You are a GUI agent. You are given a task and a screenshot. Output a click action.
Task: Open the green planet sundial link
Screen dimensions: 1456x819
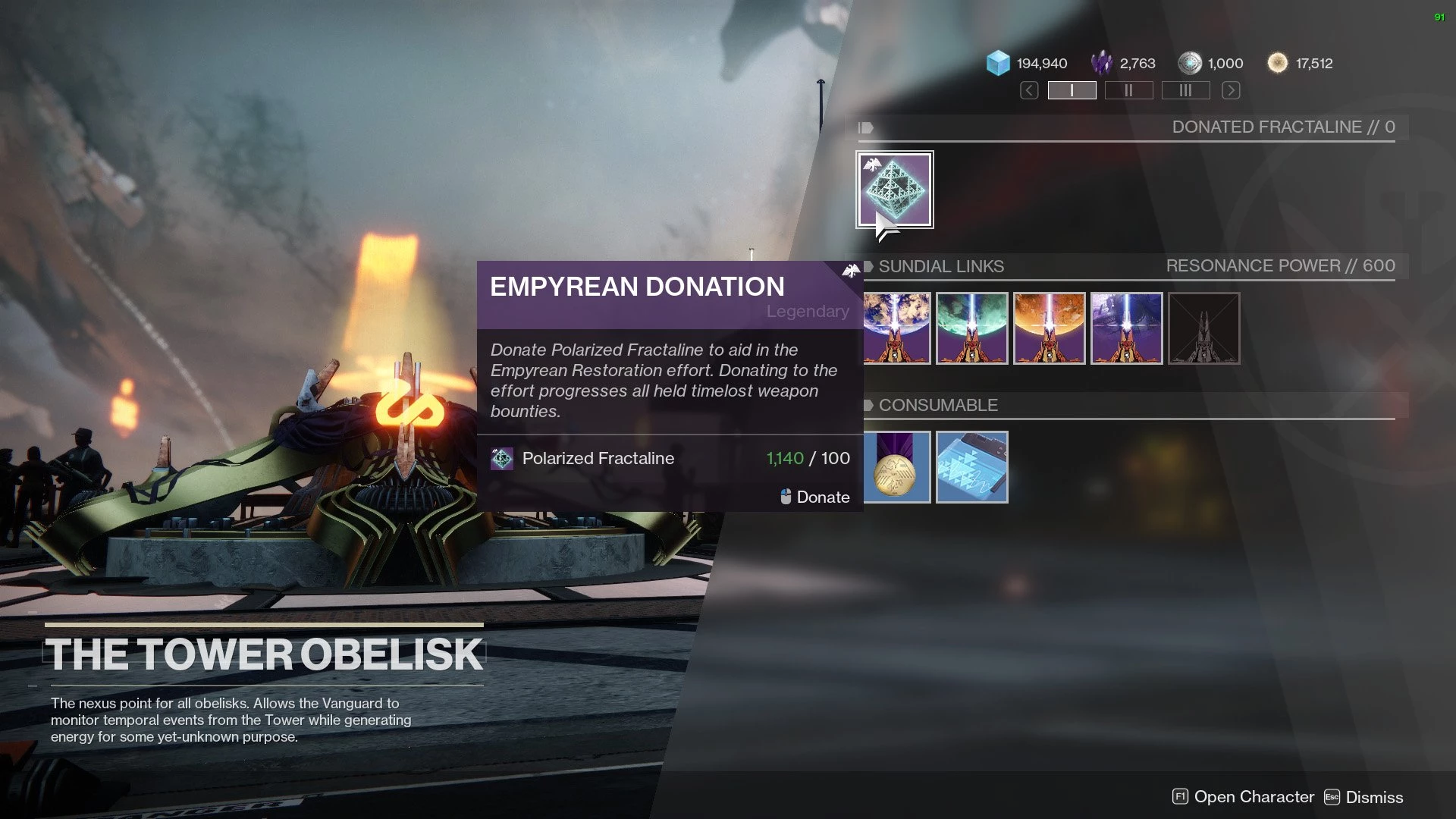[x=972, y=328]
